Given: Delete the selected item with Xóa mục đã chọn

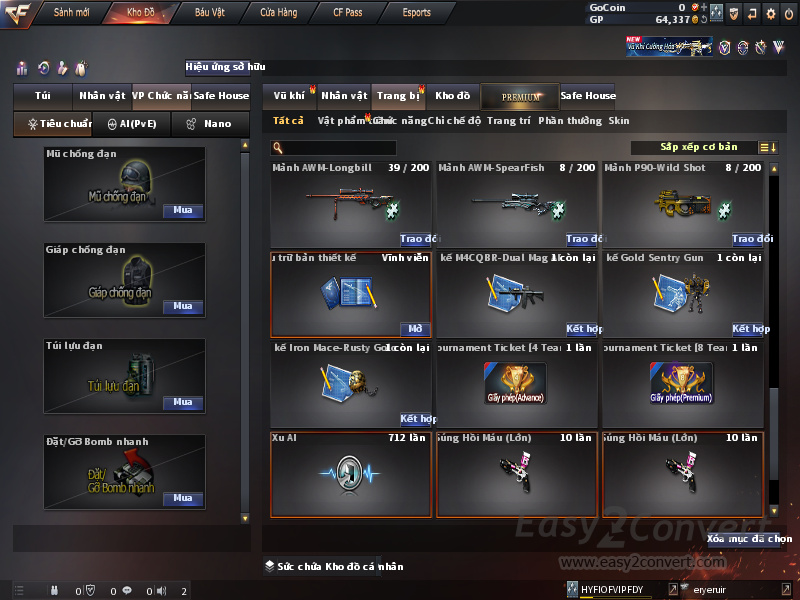Looking at the screenshot, I should (749, 539).
